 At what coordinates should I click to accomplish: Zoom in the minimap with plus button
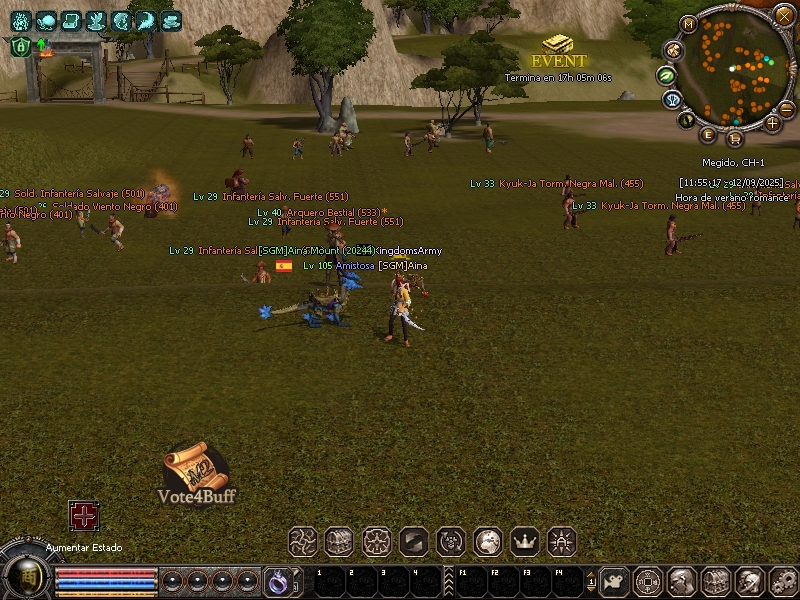[772, 123]
